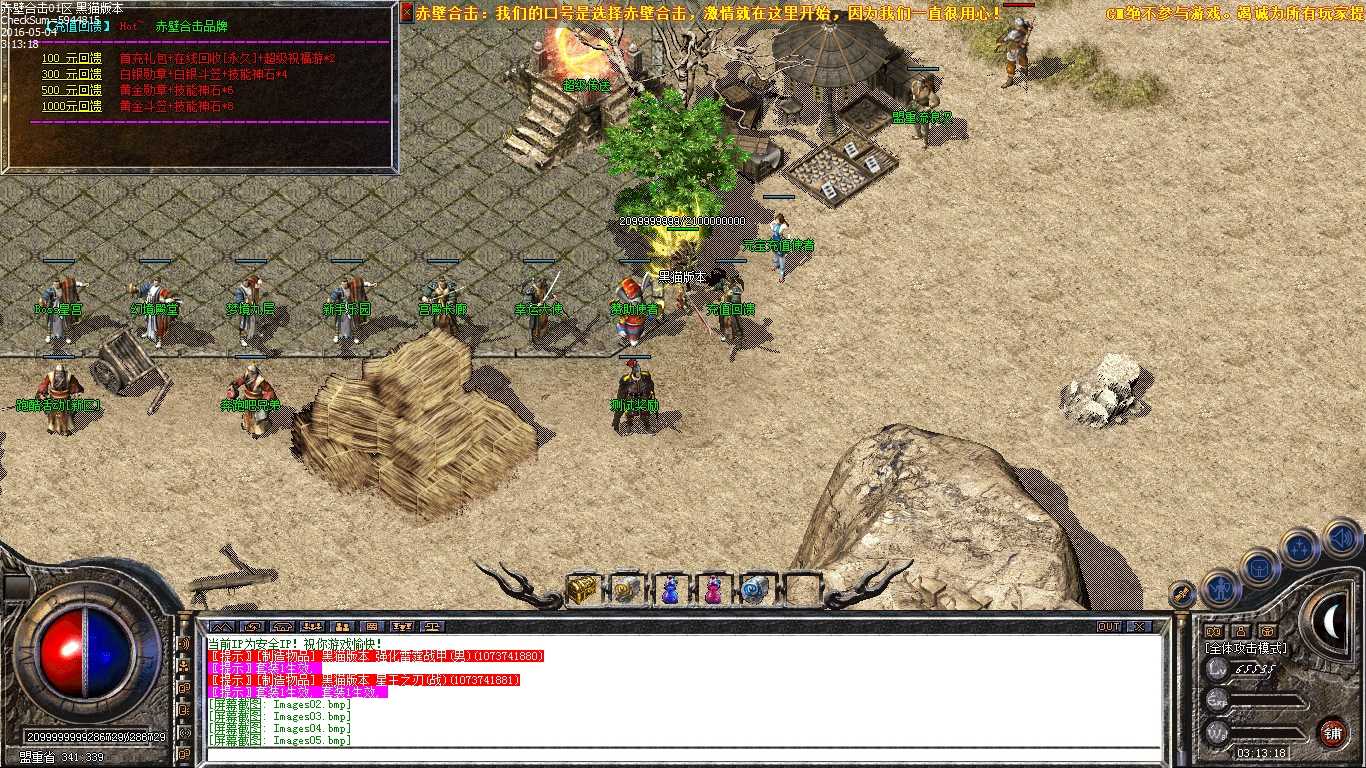The height and width of the screenshot is (768, 1366).
Task: Use the blue potion in the belt bar
Action: click(669, 590)
